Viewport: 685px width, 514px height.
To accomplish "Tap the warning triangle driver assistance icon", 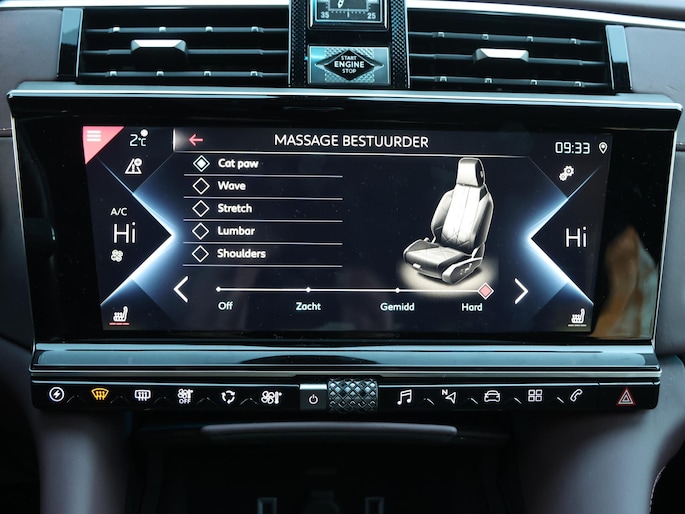I will click(x=133, y=167).
